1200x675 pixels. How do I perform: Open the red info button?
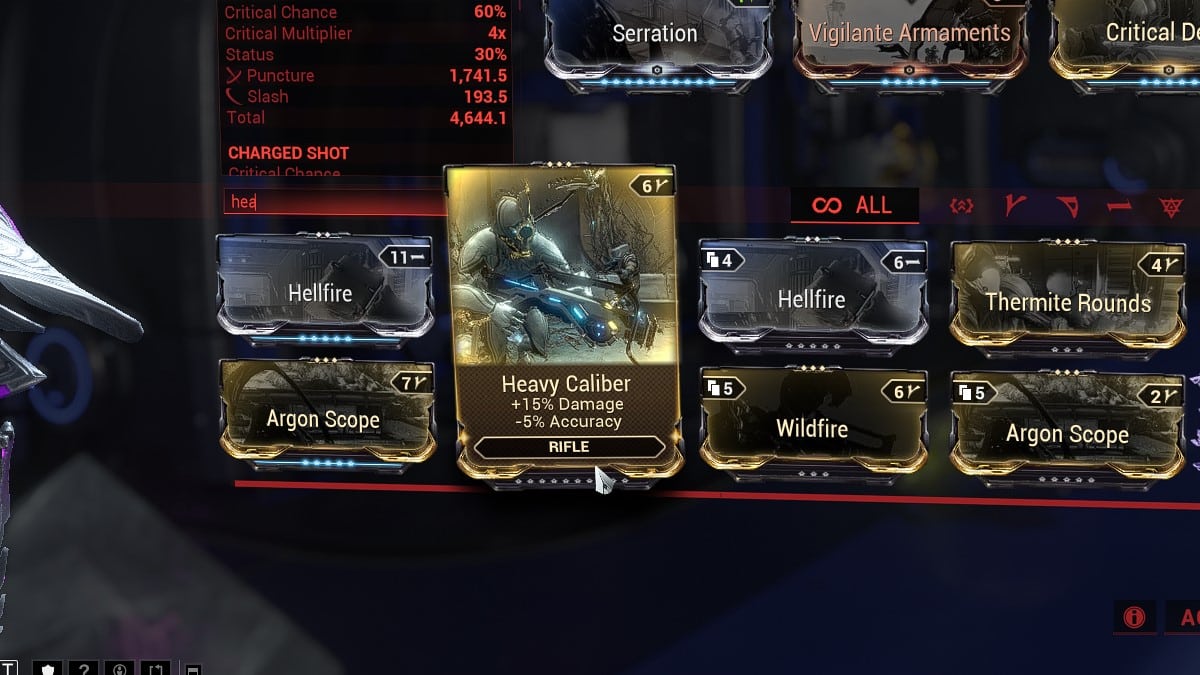[1134, 617]
